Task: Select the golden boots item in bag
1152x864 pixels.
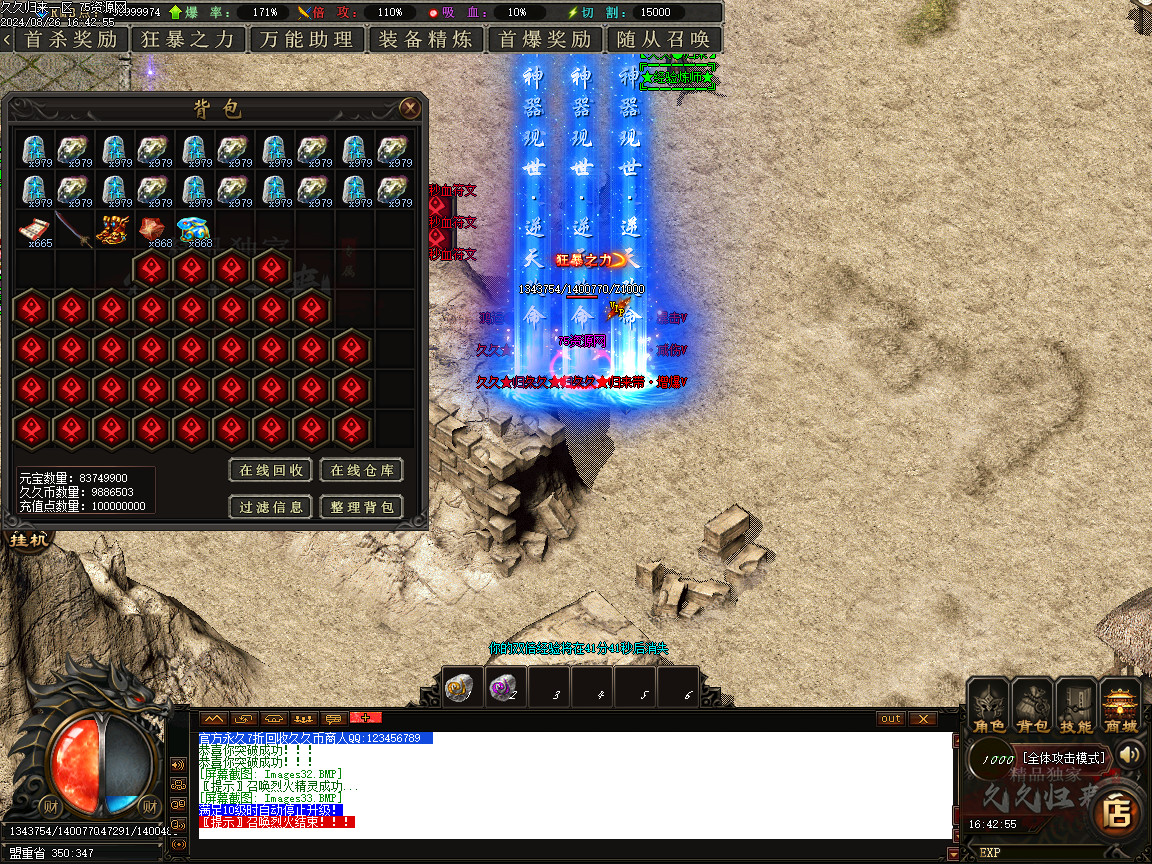Action: [114, 230]
